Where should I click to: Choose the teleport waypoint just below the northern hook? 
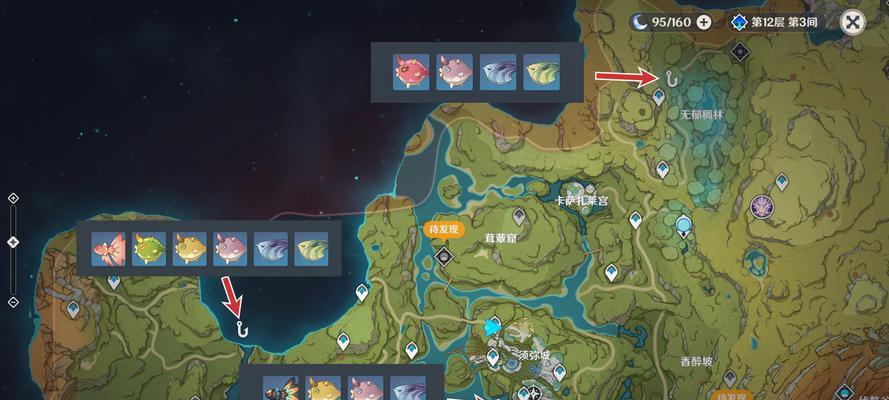tap(658, 97)
